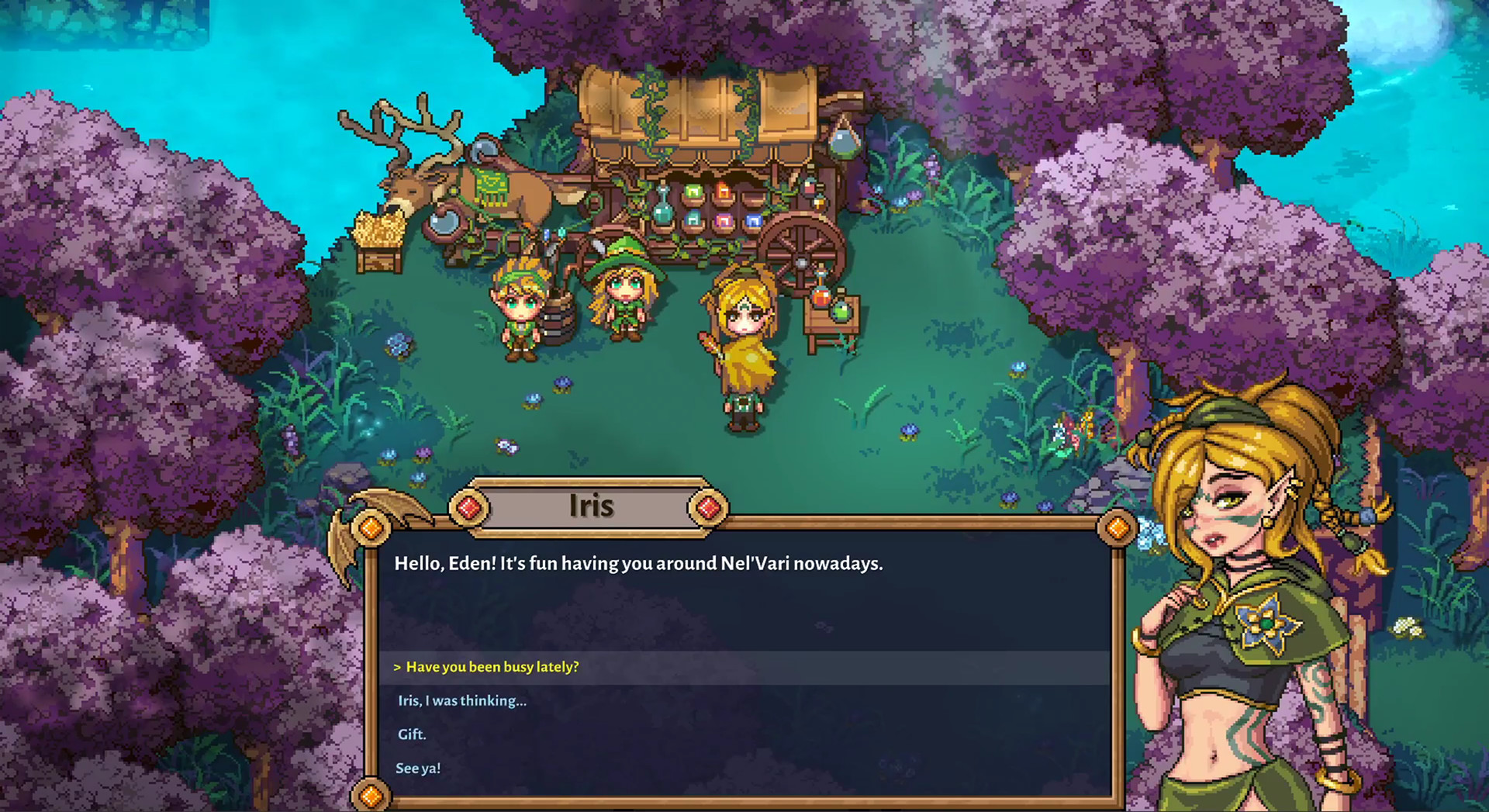Viewport: 1489px width, 812px height.
Task: Select the 'Gift.' dialogue choice
Action: click(412, 734)
